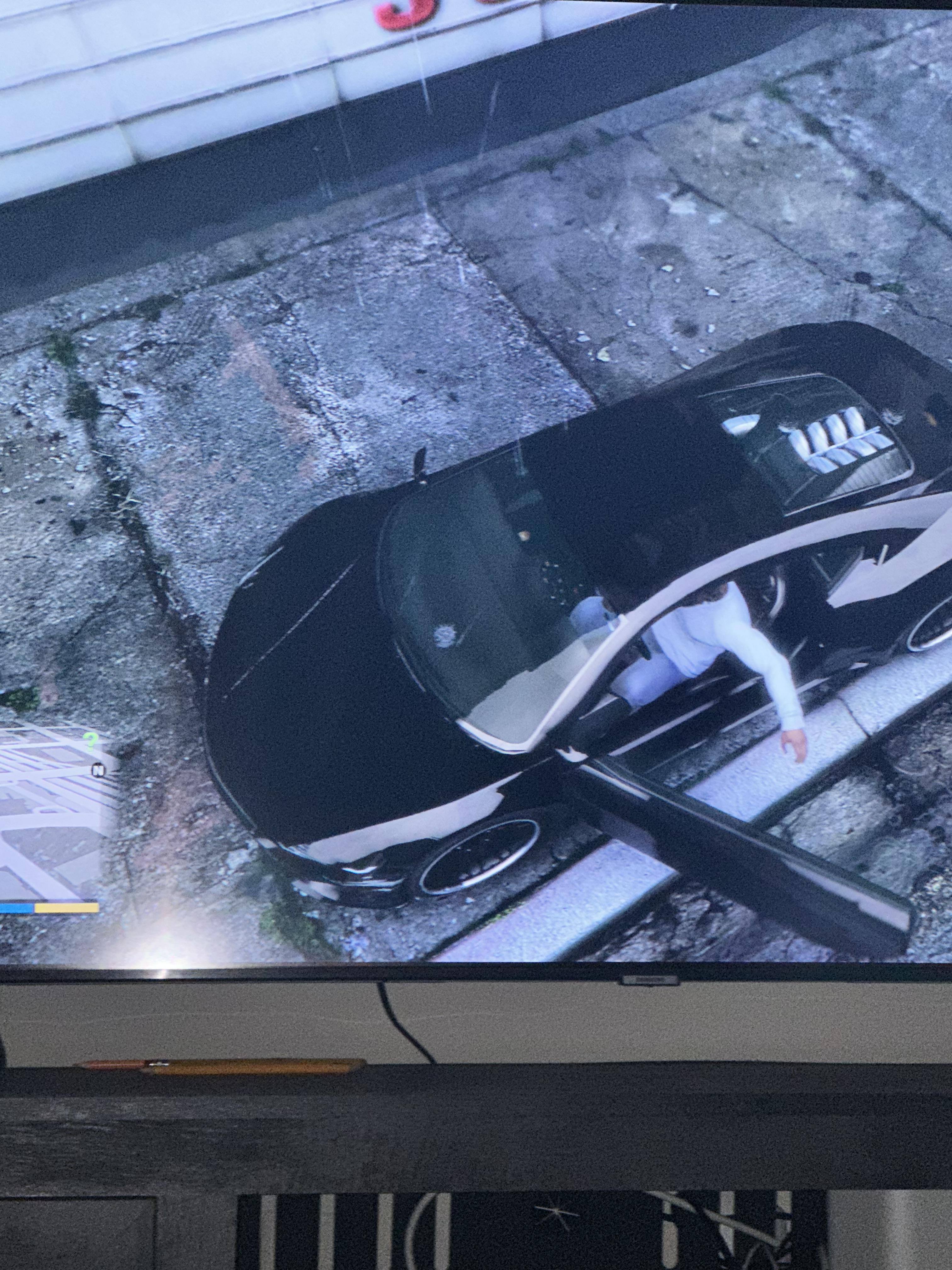This screenshot has height=1270, width=952.
Task: Click the north N compass marker
Action: 99,770
